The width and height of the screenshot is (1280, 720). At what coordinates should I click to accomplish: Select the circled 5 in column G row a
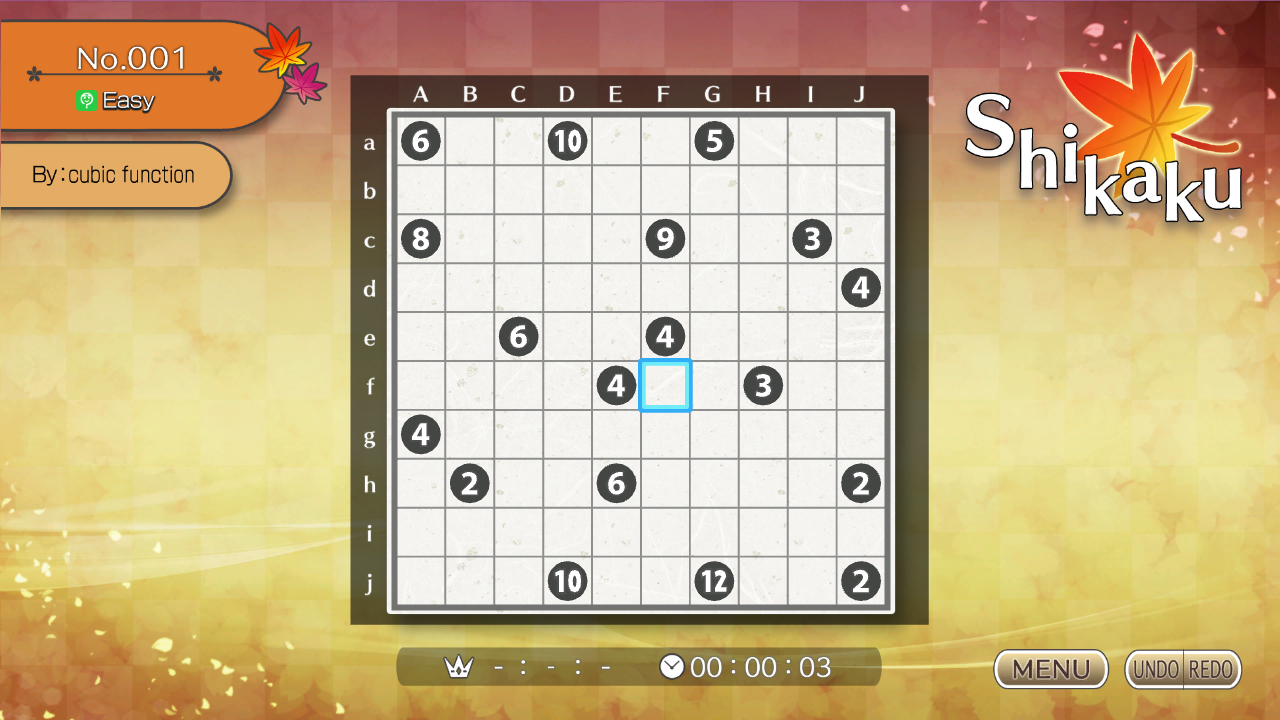point(714,141)
